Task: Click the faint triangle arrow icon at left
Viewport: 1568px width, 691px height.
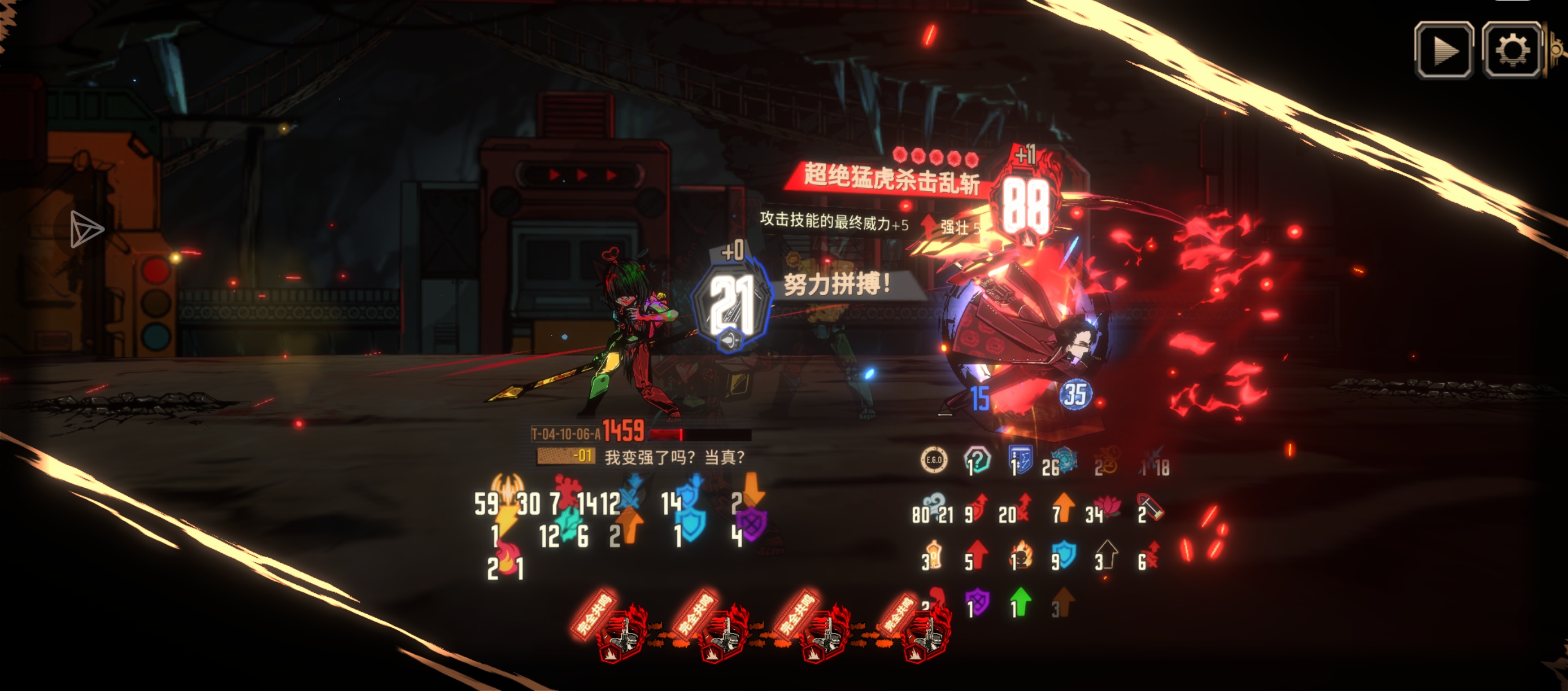Action: click(x=85, y=229)
